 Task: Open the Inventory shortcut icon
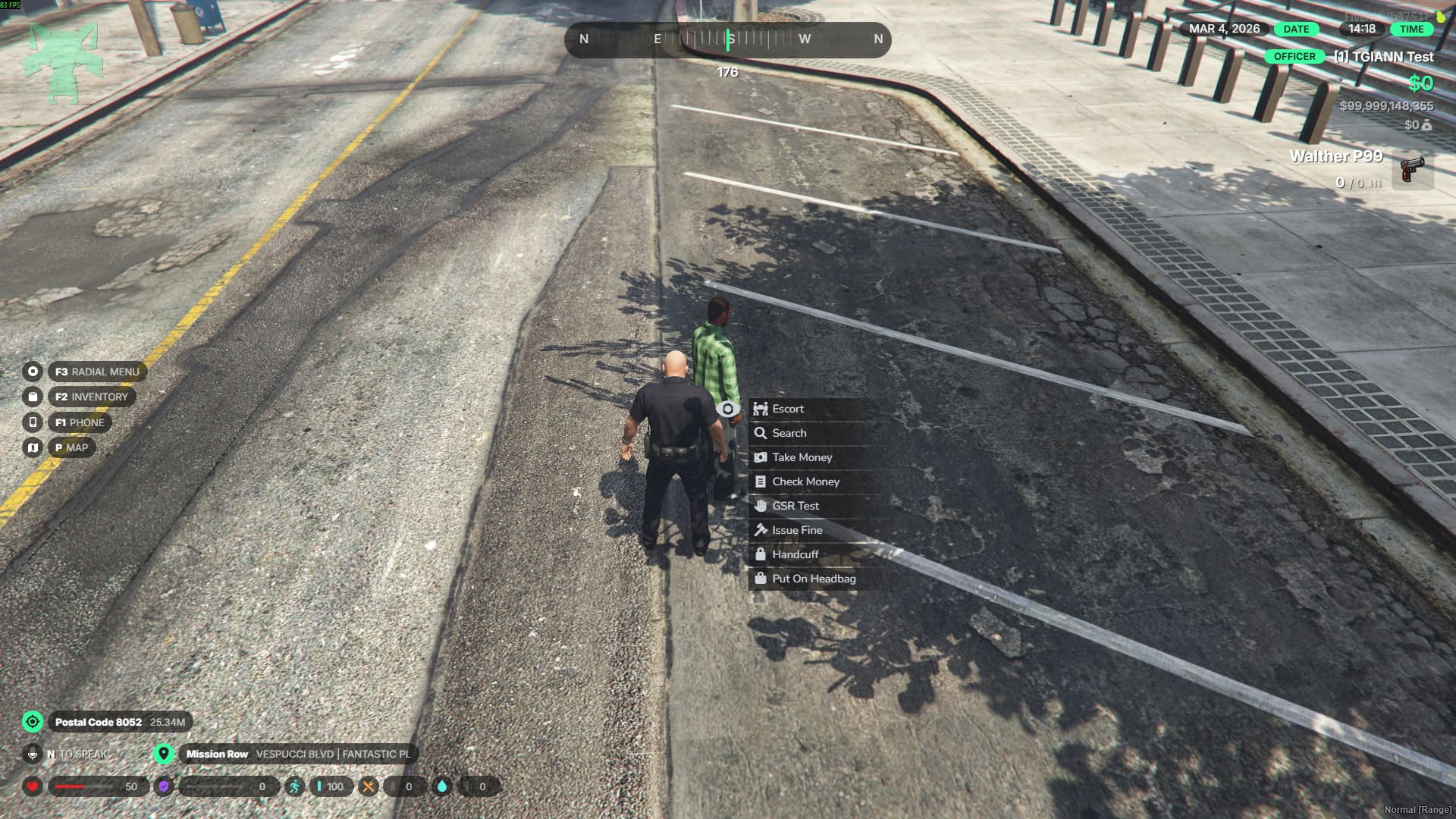coord(33,397)
